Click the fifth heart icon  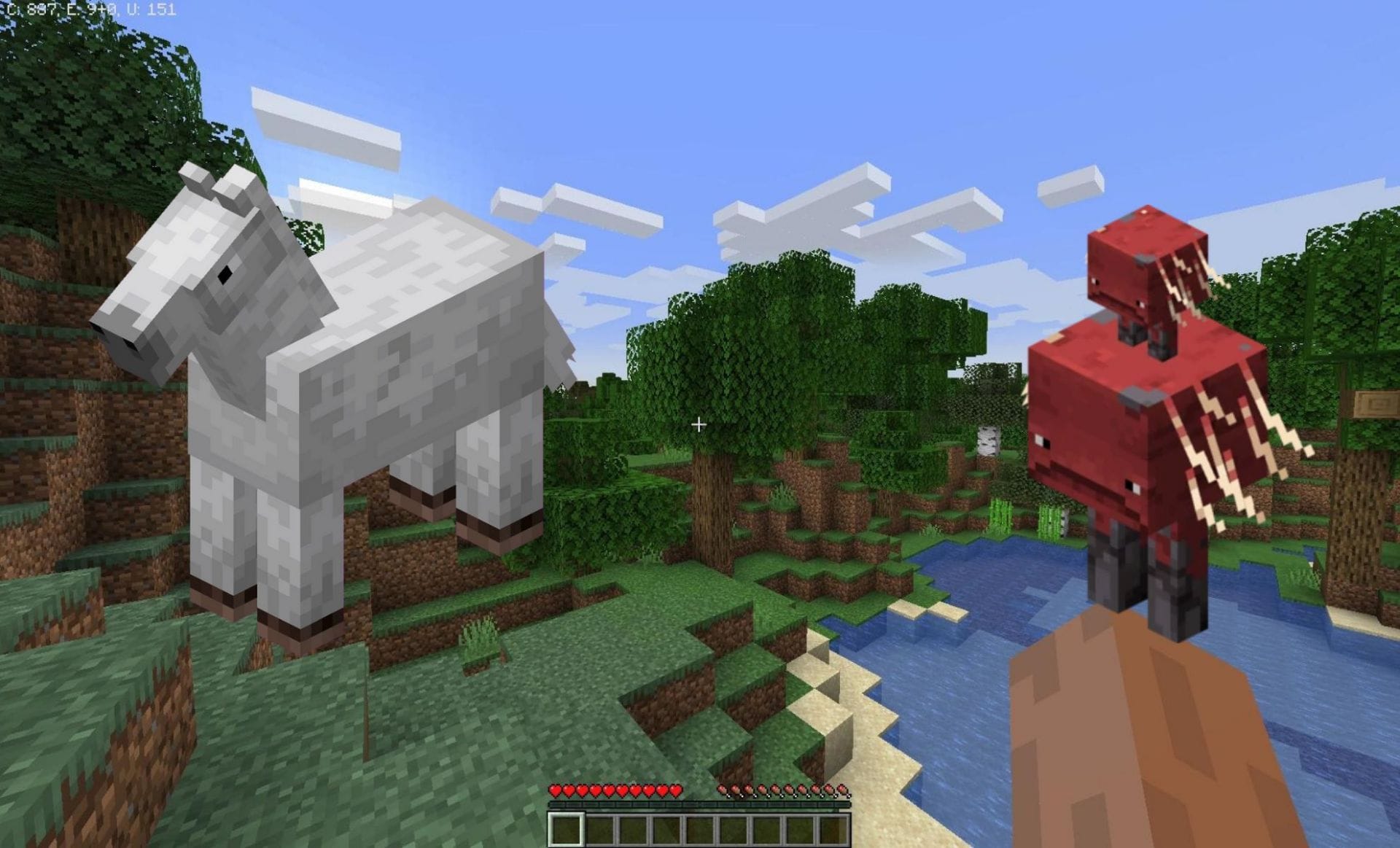coord(610,791)
